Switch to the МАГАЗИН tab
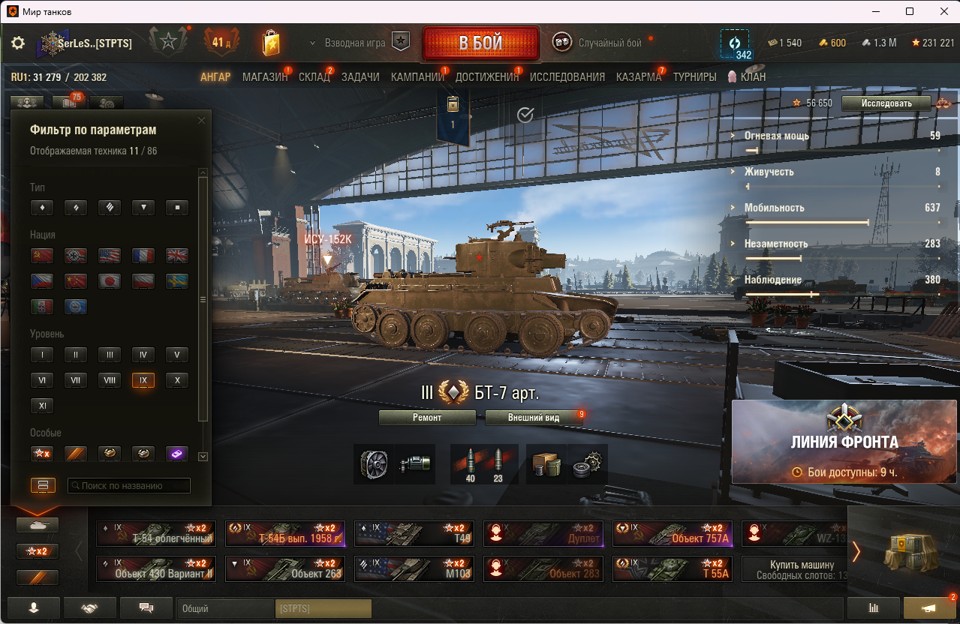960x624 pixels. pos(265,77)
